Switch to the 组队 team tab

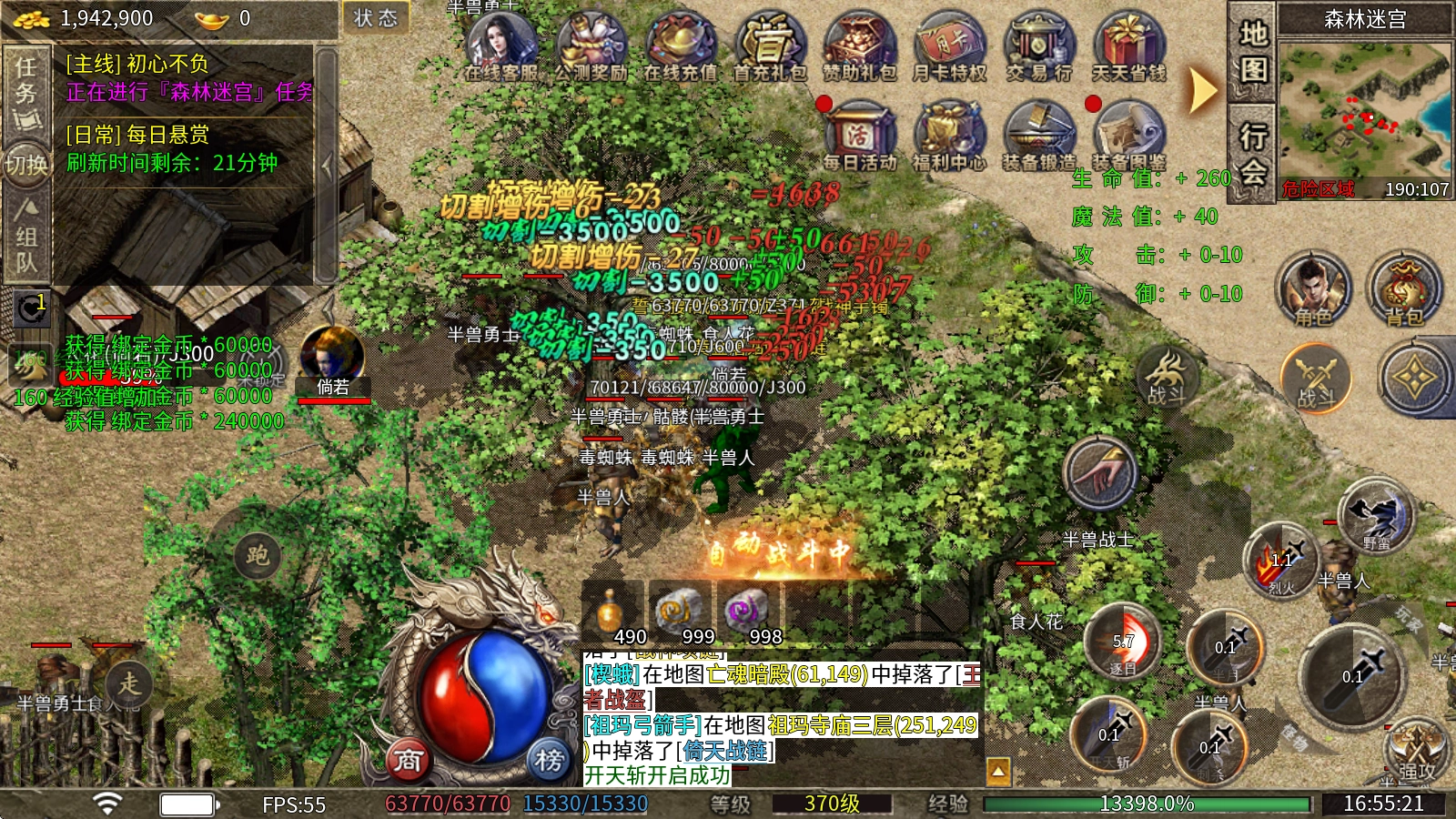click(x=26, y=237)
